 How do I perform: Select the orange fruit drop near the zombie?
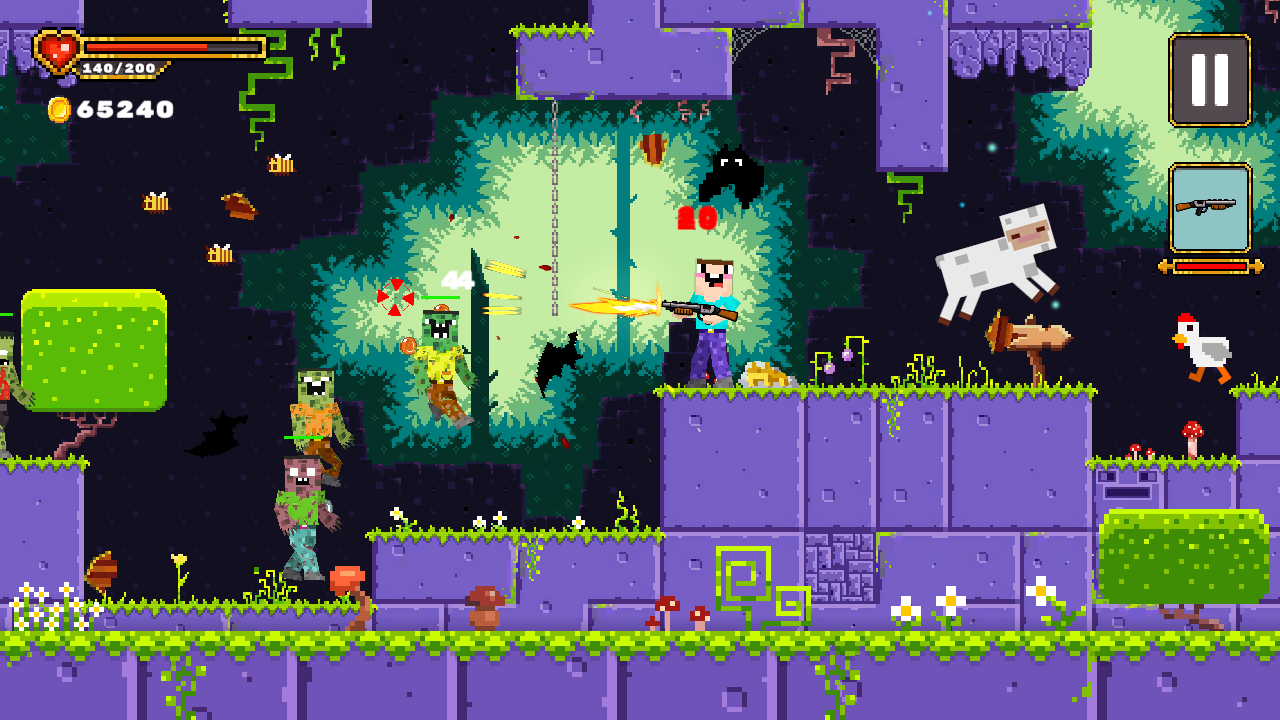(409, 347)
